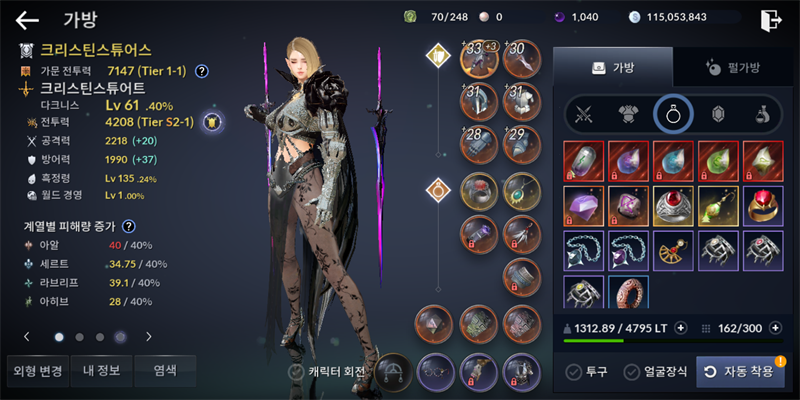Viewport: 800px width, 400px height.
Task: Filter bag by armor category
Action: [x=627, y=114]
